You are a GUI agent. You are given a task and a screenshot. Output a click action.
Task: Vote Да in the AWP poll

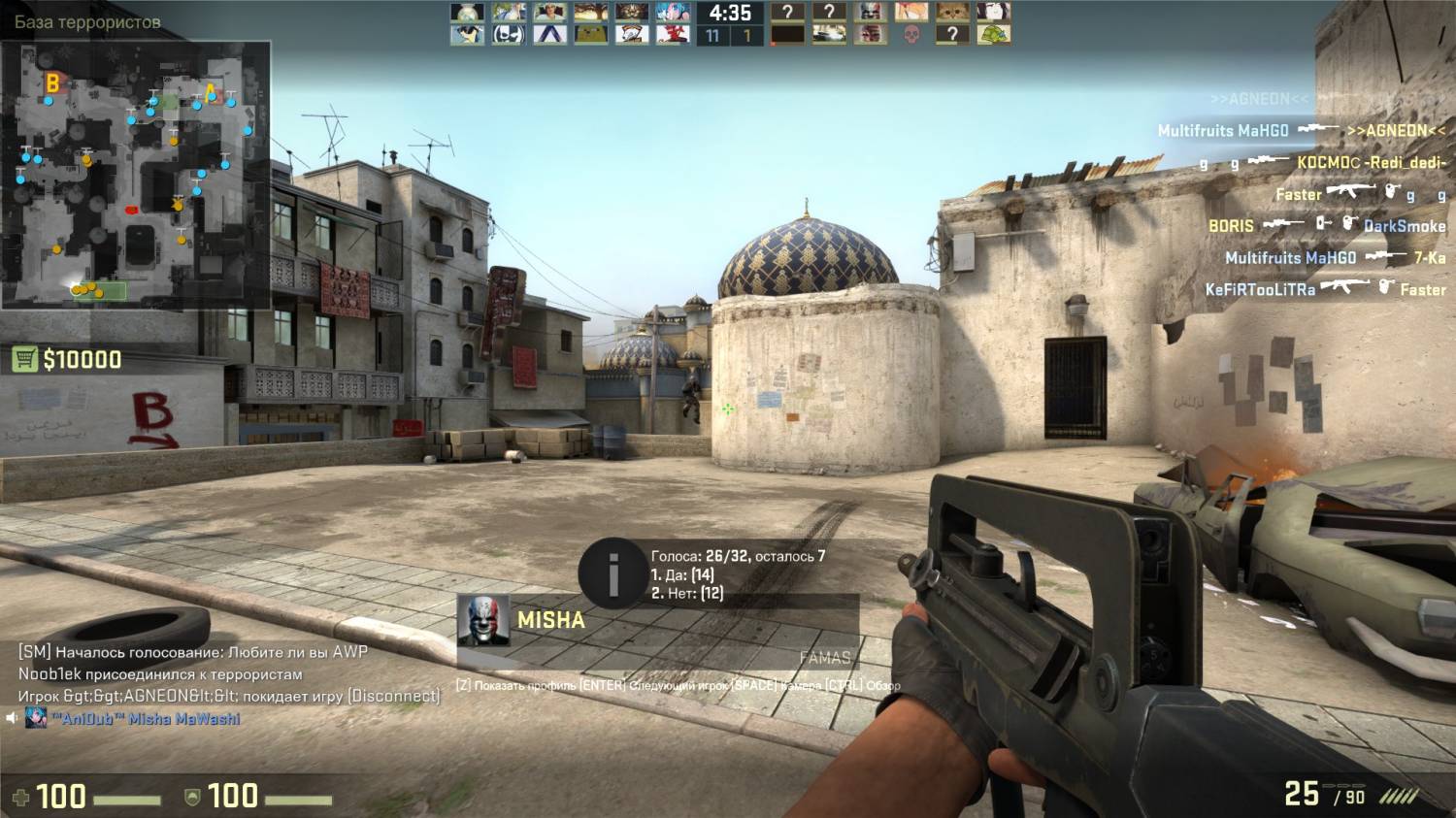[x=682, y=574]
